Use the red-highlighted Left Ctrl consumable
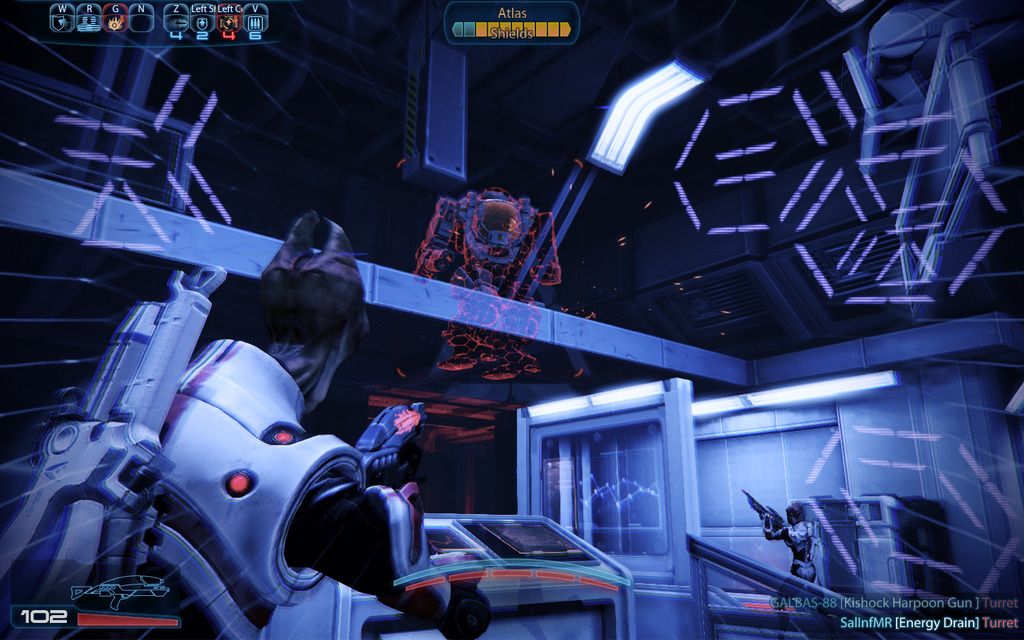Screen dimensions: 1024x640 [229, 21]
